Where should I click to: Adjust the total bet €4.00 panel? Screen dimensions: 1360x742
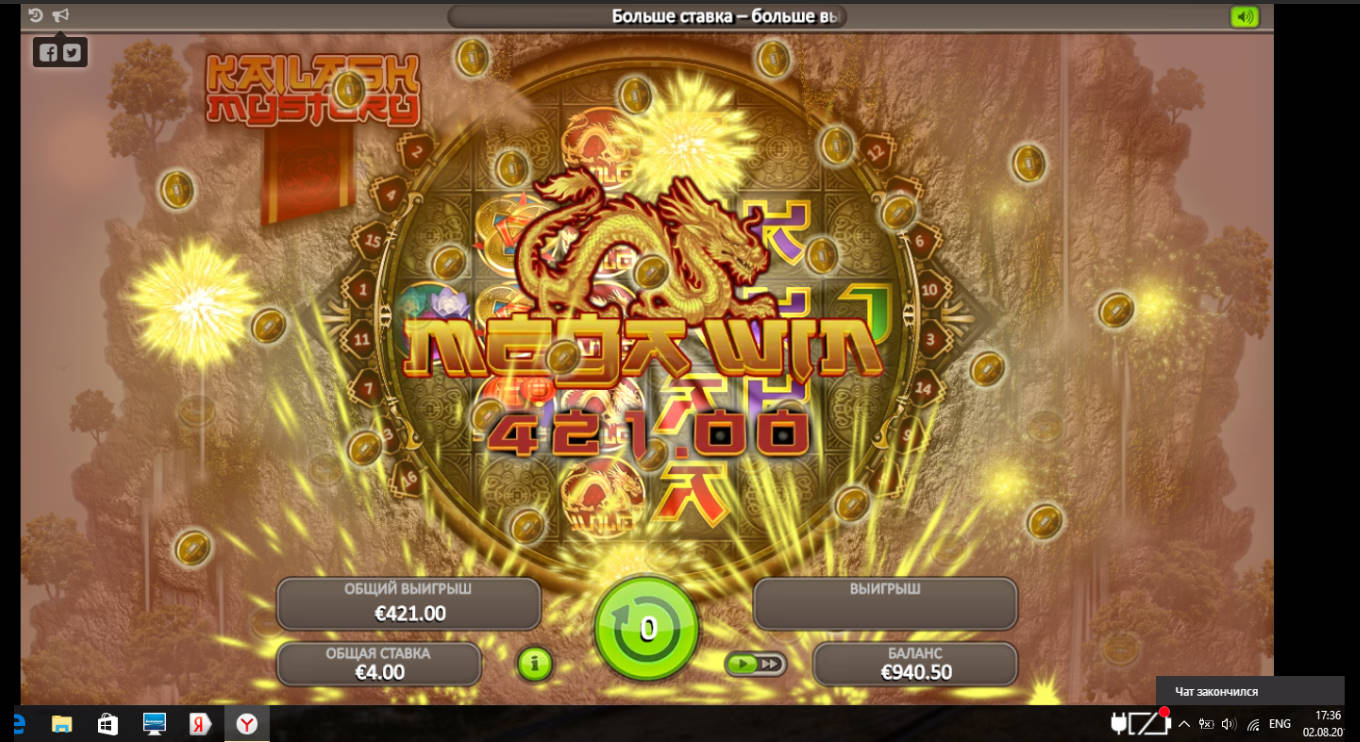[379, 664]
